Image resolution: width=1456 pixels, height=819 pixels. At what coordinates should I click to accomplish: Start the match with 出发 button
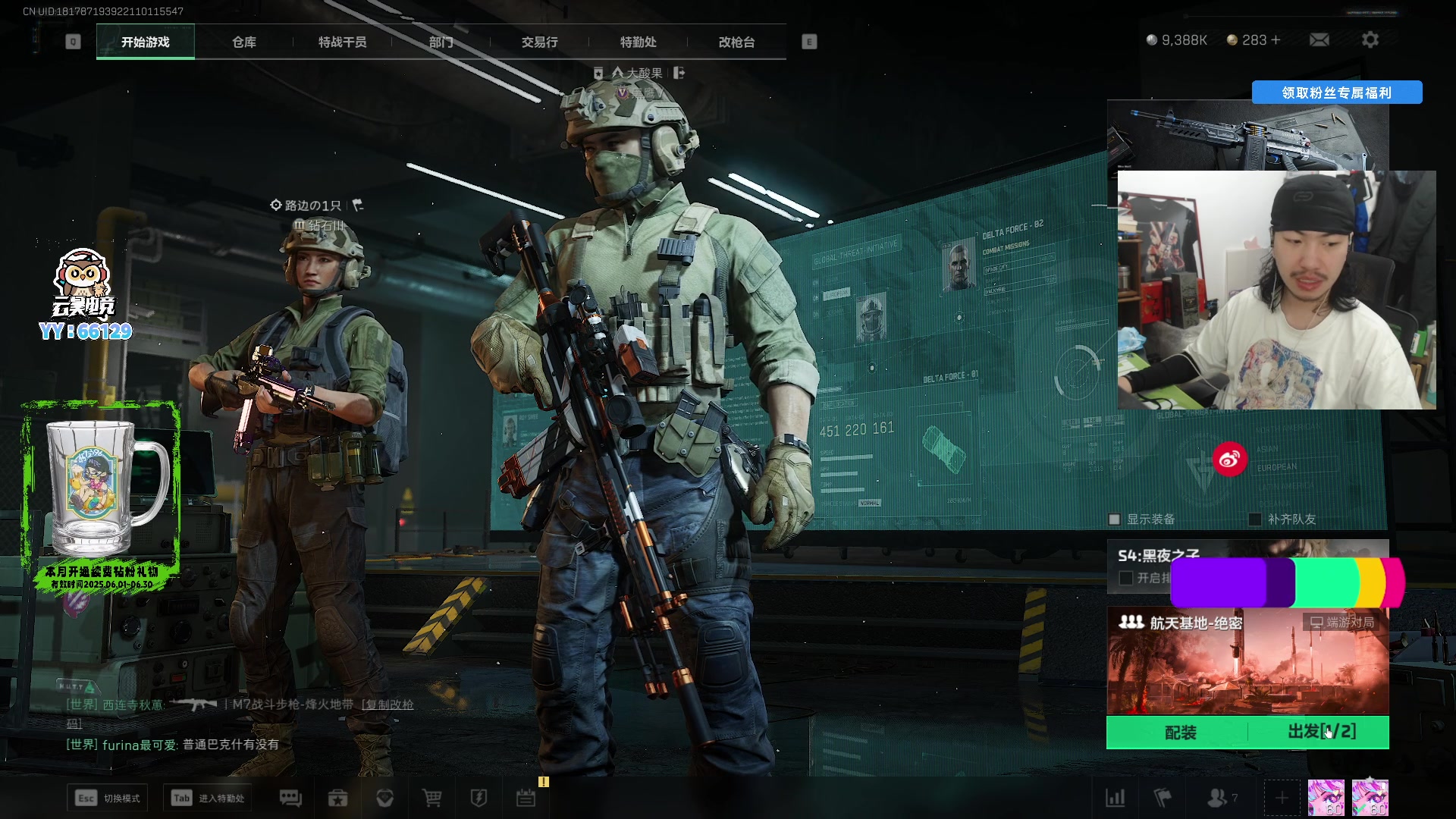tap(1321, 732)
